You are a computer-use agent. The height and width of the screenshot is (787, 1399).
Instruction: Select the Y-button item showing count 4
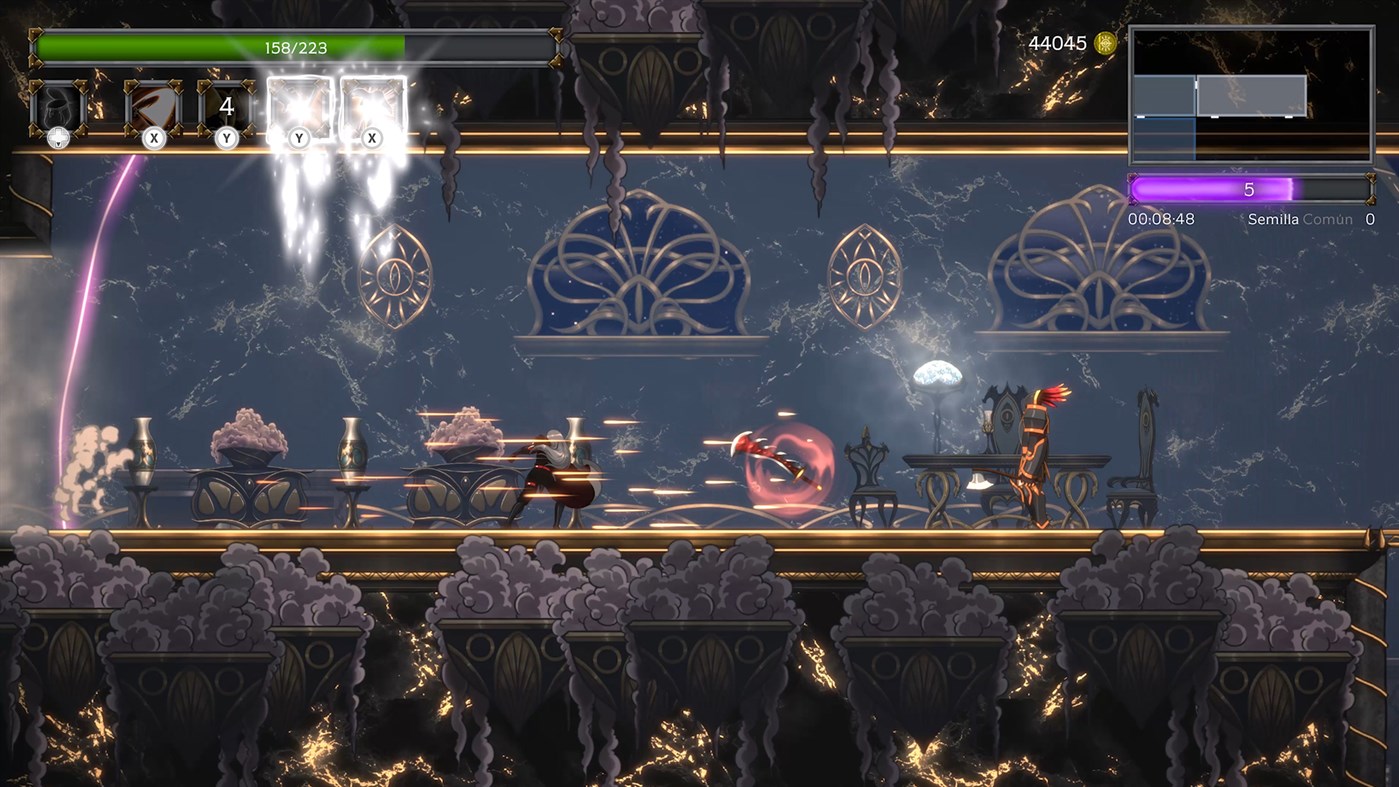click(225, 103)
